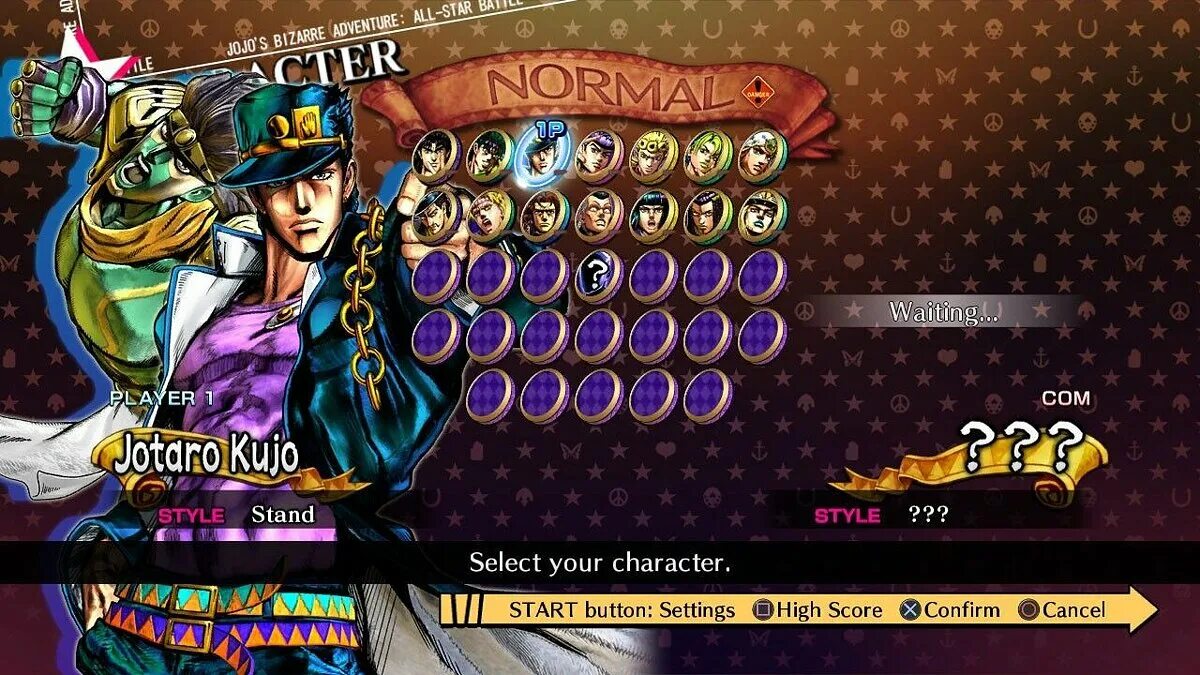Select Jonathan Joestar's portrait tile
1200x675 pixels.
point(436,155)
